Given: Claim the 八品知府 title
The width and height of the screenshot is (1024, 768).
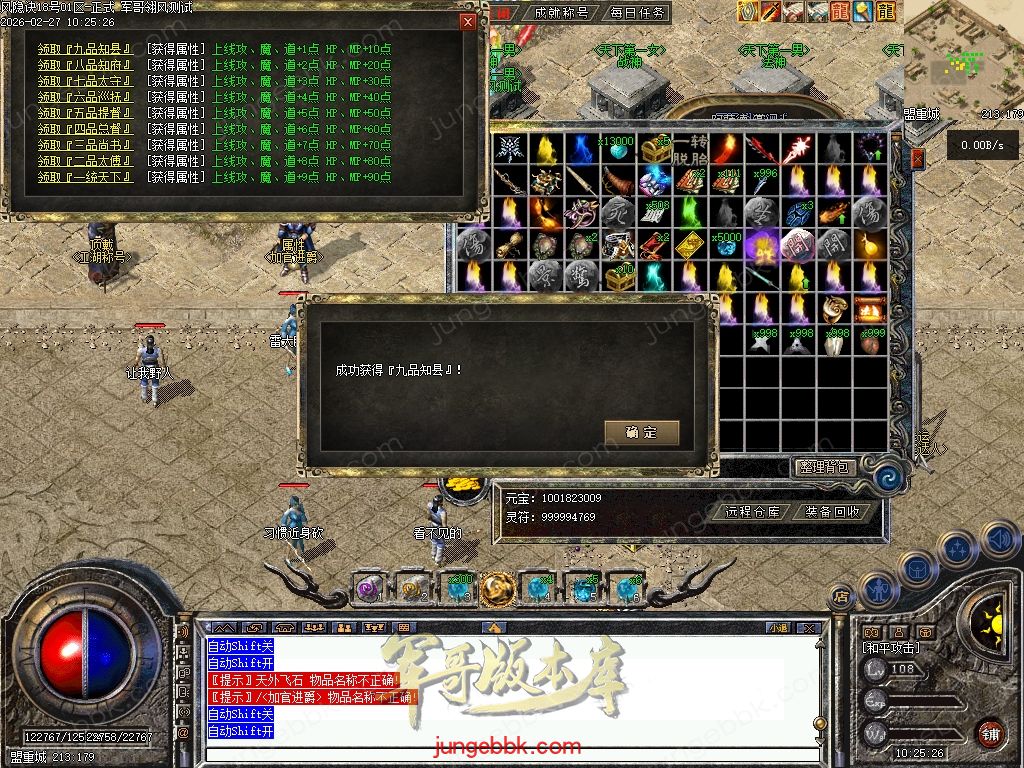Looking at the screenshot, I should click(85, 65).
